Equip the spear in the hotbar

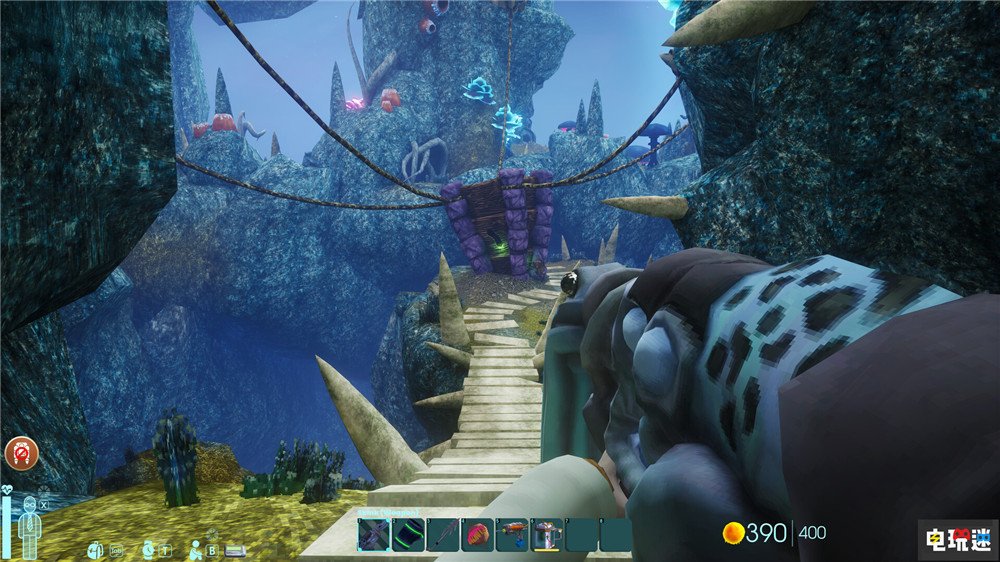pyautogui.click(x=443, y=534)
